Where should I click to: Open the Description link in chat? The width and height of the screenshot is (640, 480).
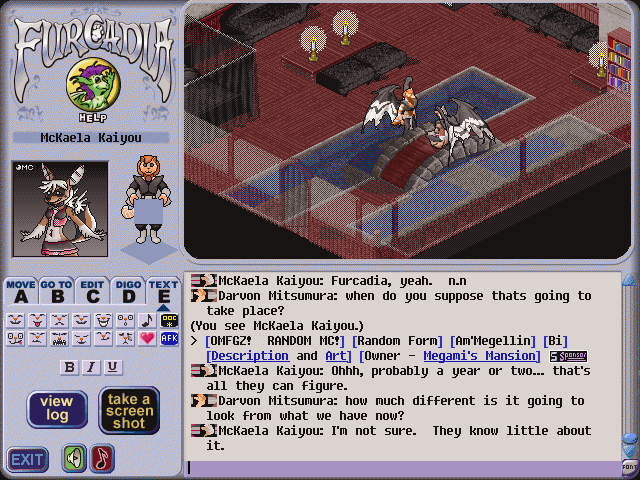(x=248, y=356)
